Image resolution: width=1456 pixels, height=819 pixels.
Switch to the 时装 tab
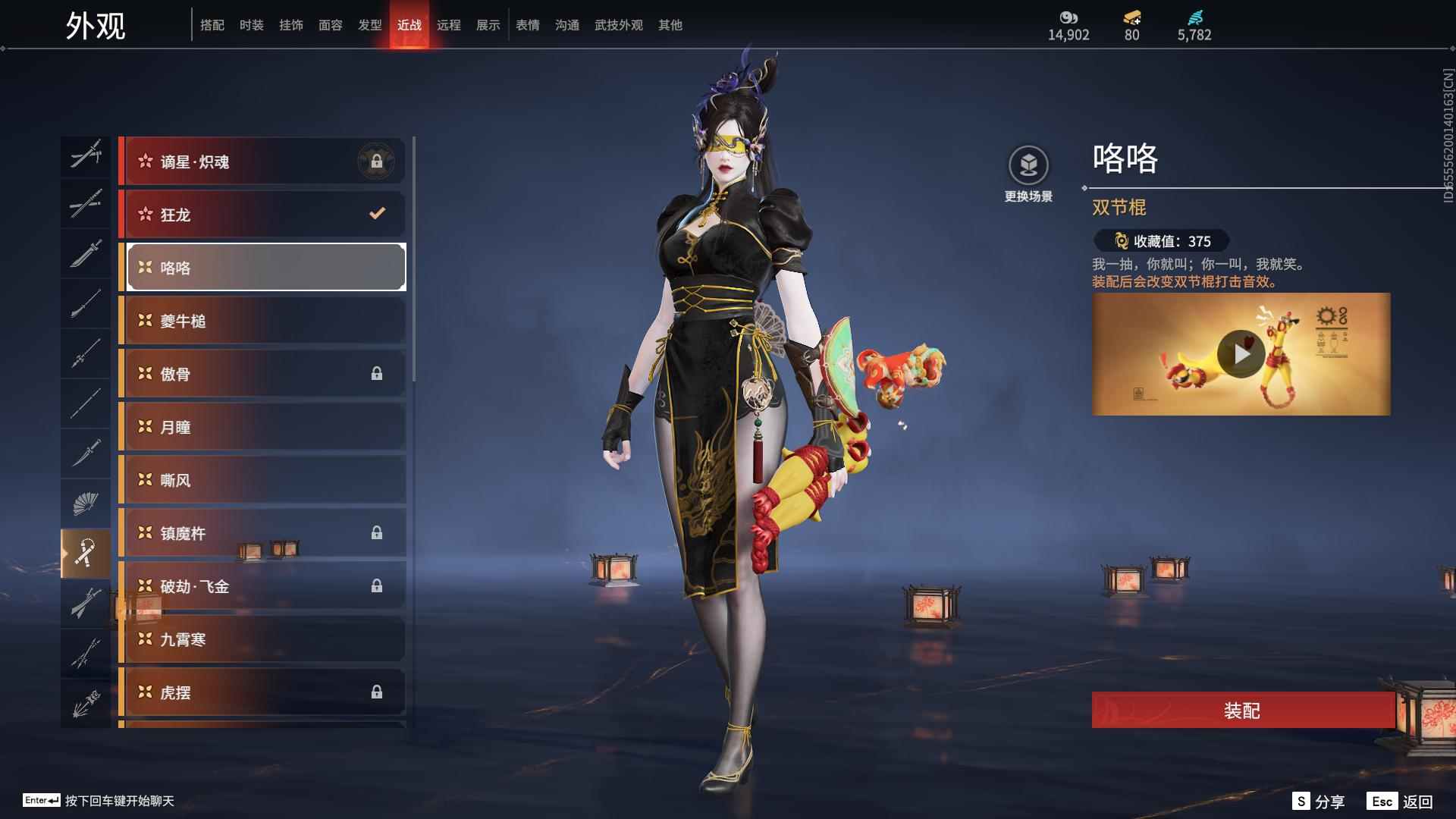[x=251, y=25]
